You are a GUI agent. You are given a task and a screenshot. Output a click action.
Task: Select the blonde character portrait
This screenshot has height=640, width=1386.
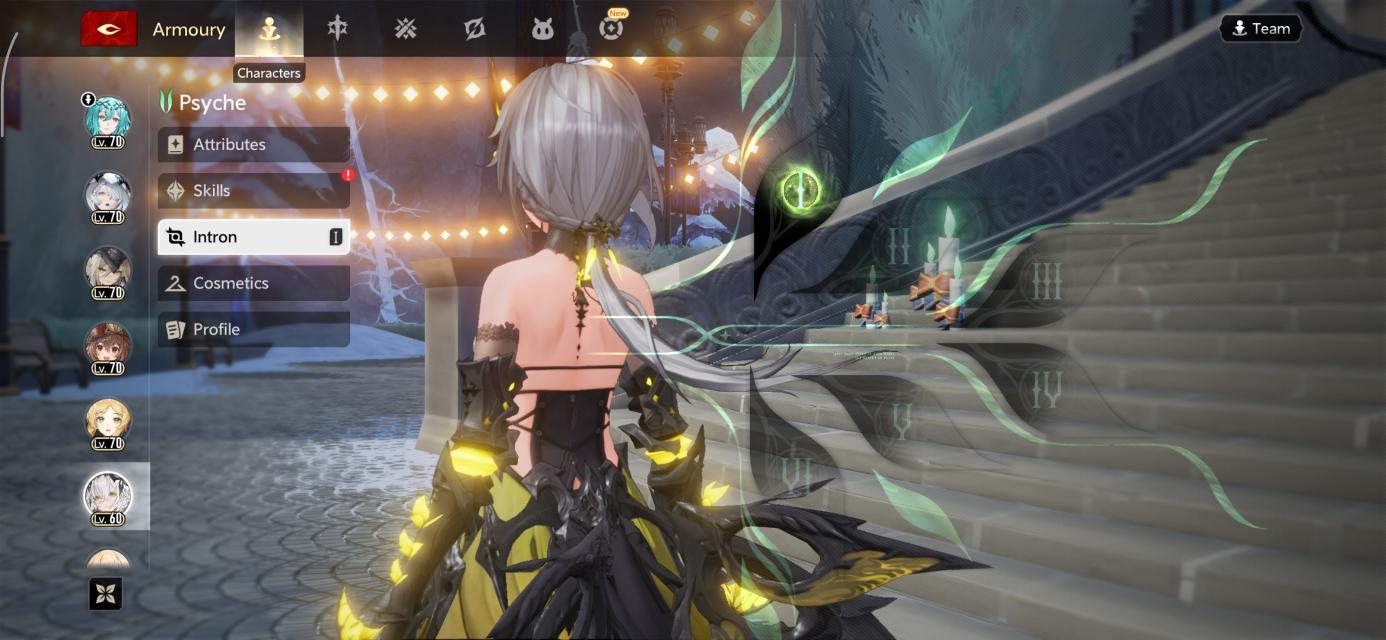click(x=107, y=421)
